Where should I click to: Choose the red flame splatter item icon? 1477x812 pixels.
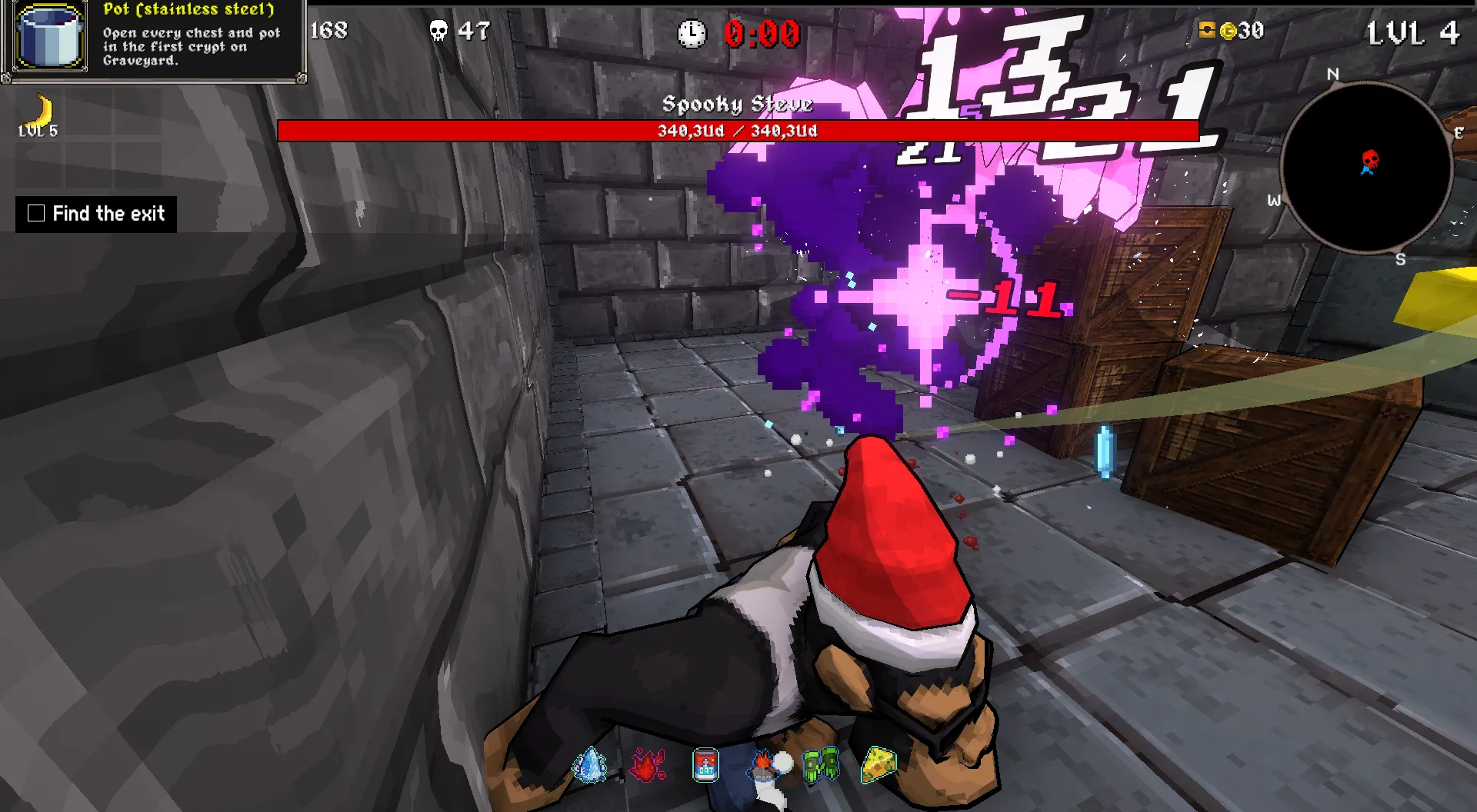point(648,765)
